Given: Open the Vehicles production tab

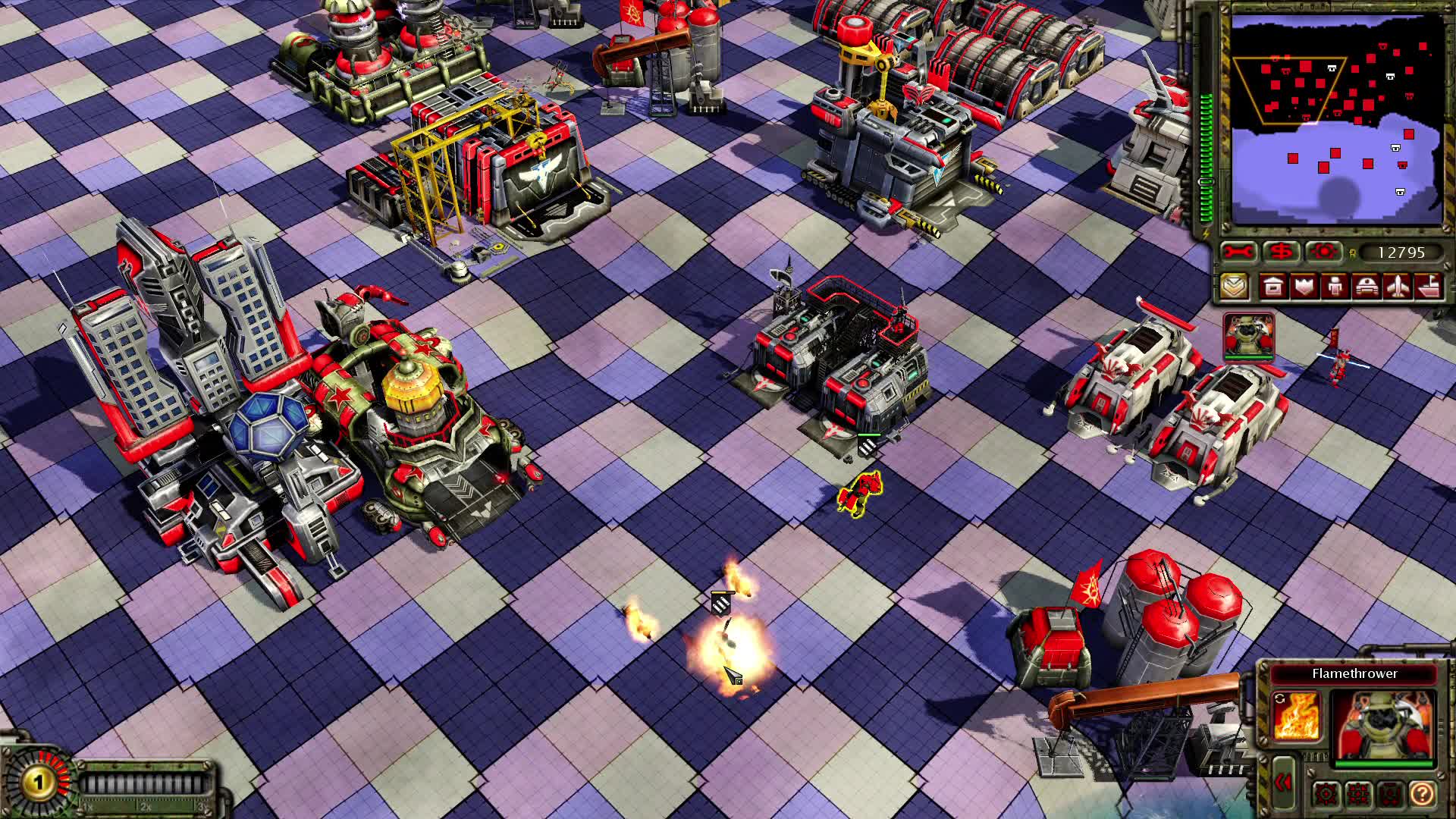Looking at the screenshot, I should pos(1366,287).
